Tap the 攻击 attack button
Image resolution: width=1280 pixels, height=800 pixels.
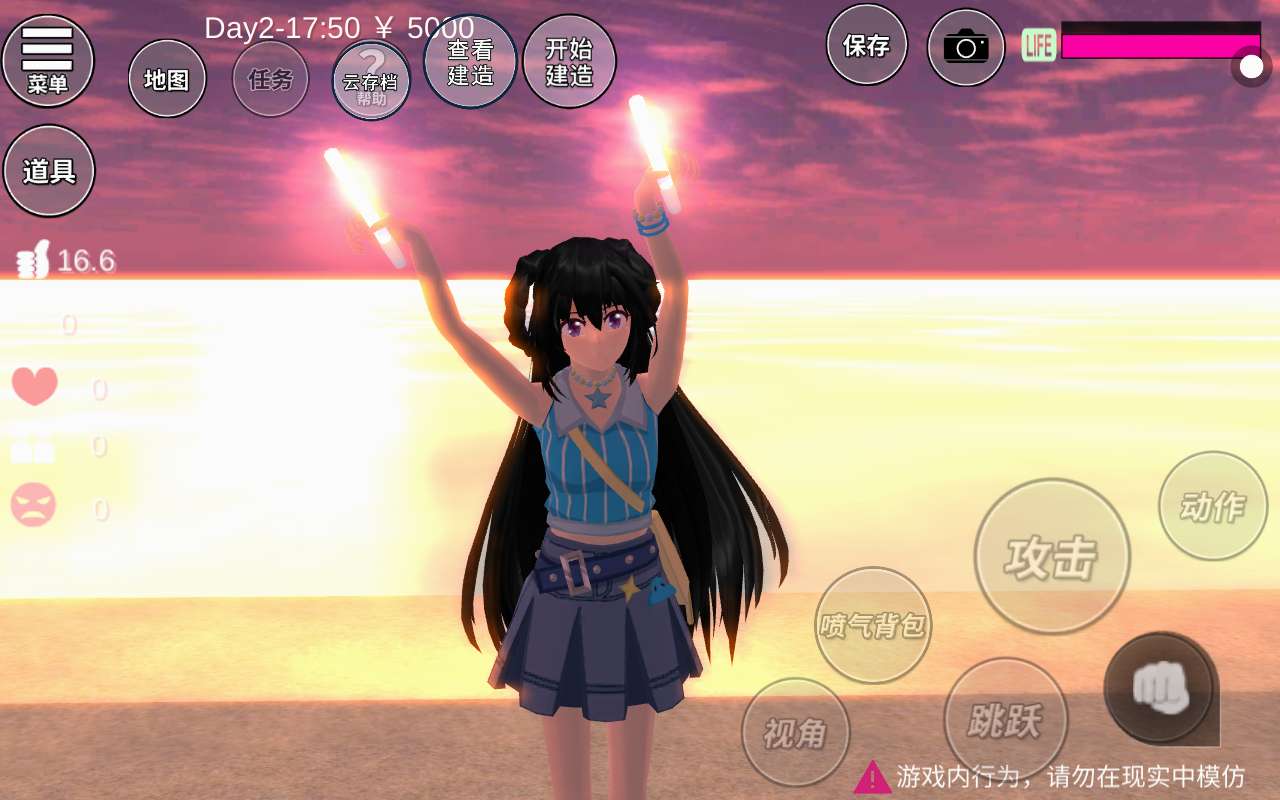[x=1052, y=556]
